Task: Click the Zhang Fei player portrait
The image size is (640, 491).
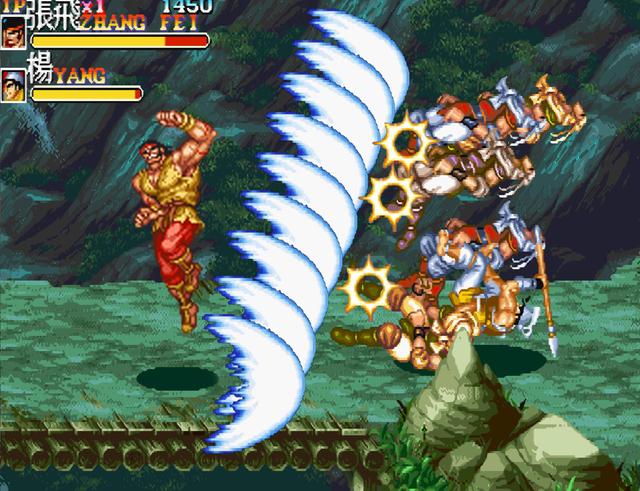Action: click(14, 35)
